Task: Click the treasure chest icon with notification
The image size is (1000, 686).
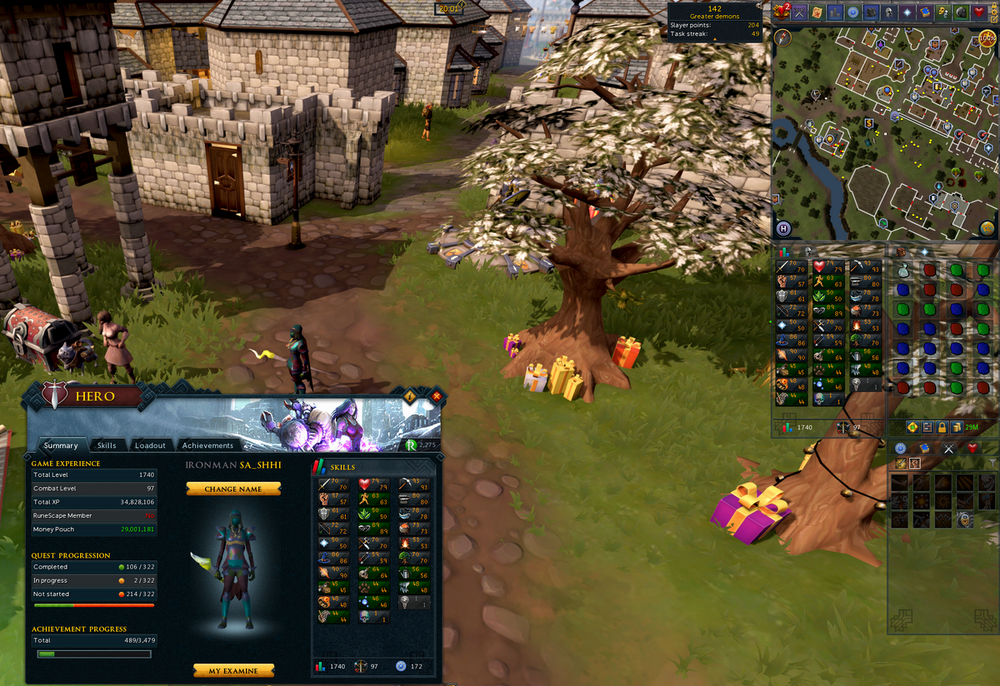Action: [781, 12]
